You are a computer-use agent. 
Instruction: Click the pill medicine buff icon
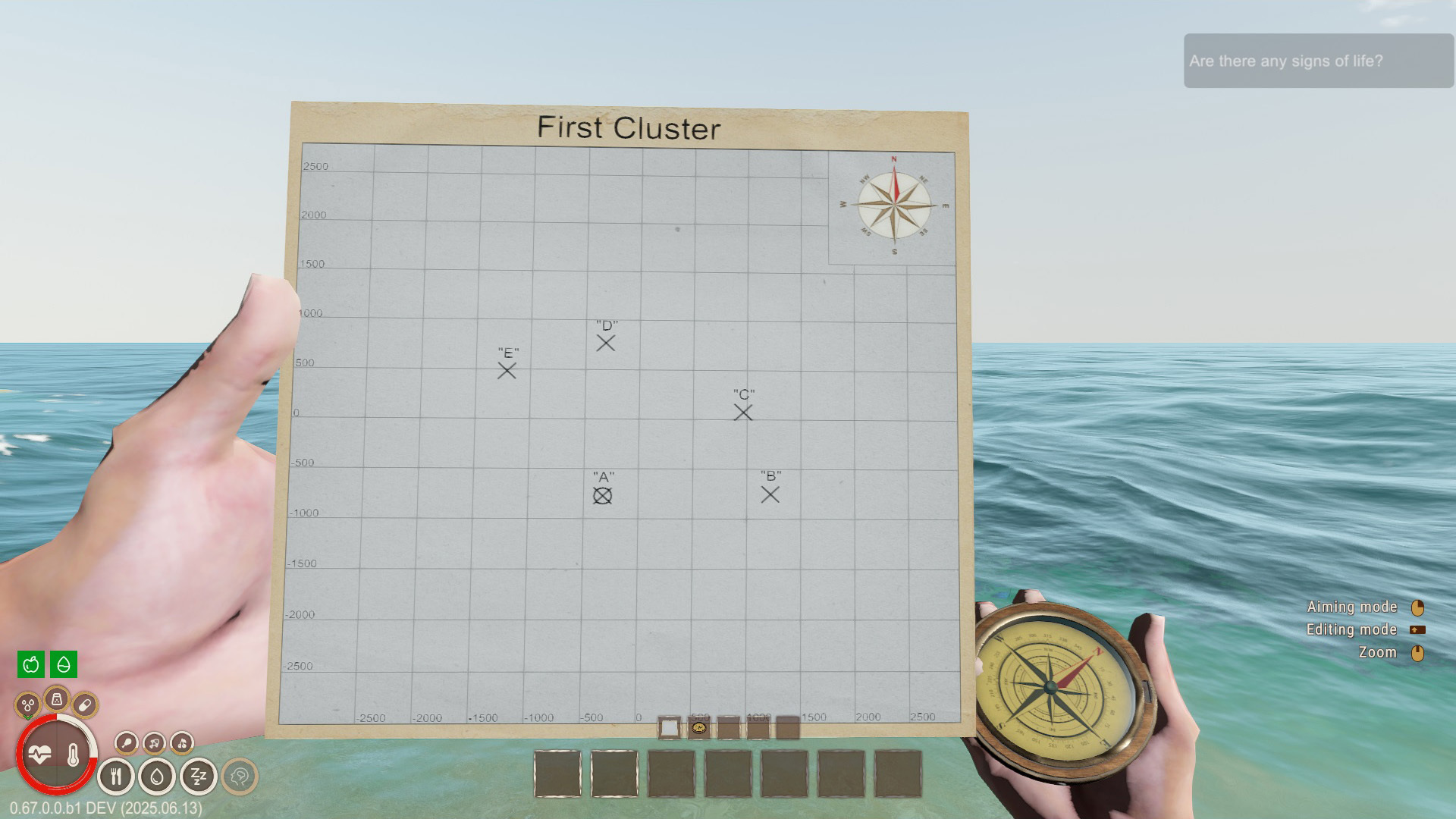pos(84,705)
